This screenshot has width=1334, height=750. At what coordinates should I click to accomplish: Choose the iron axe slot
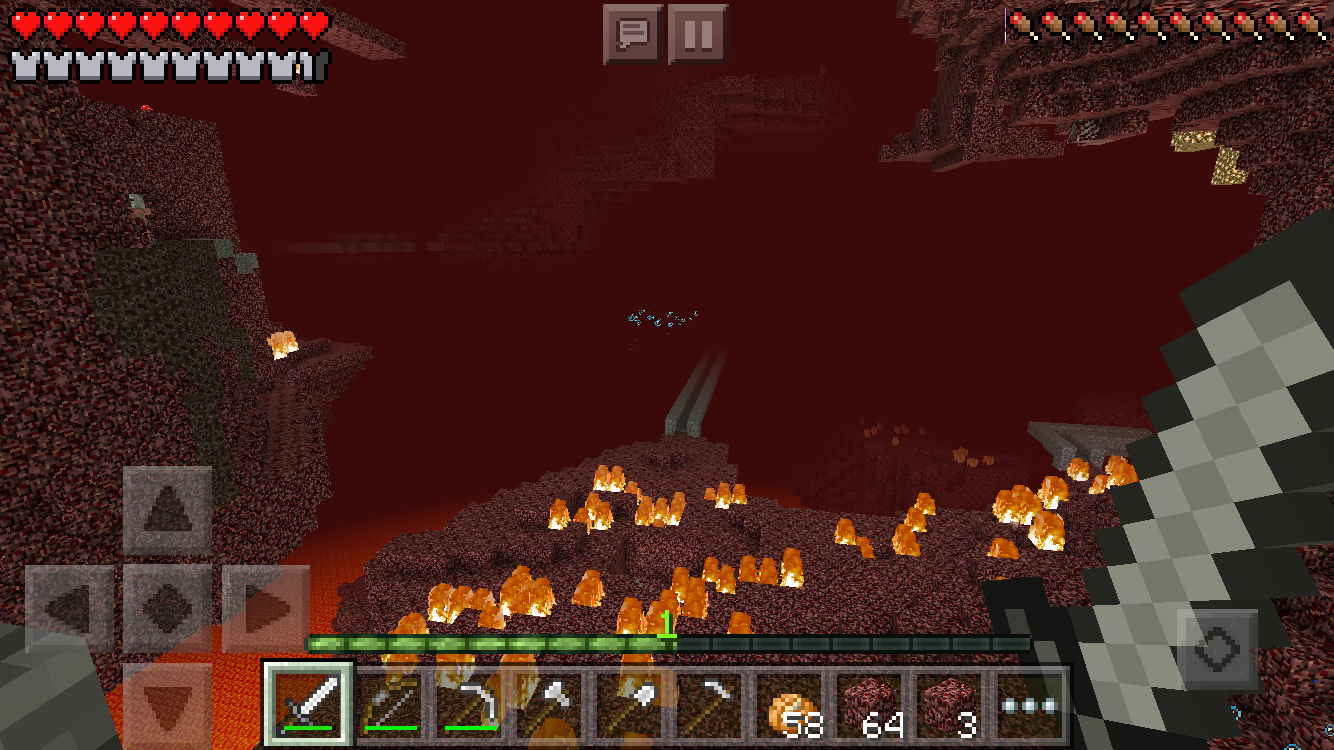pyautogui.click(x=552, y=704)
